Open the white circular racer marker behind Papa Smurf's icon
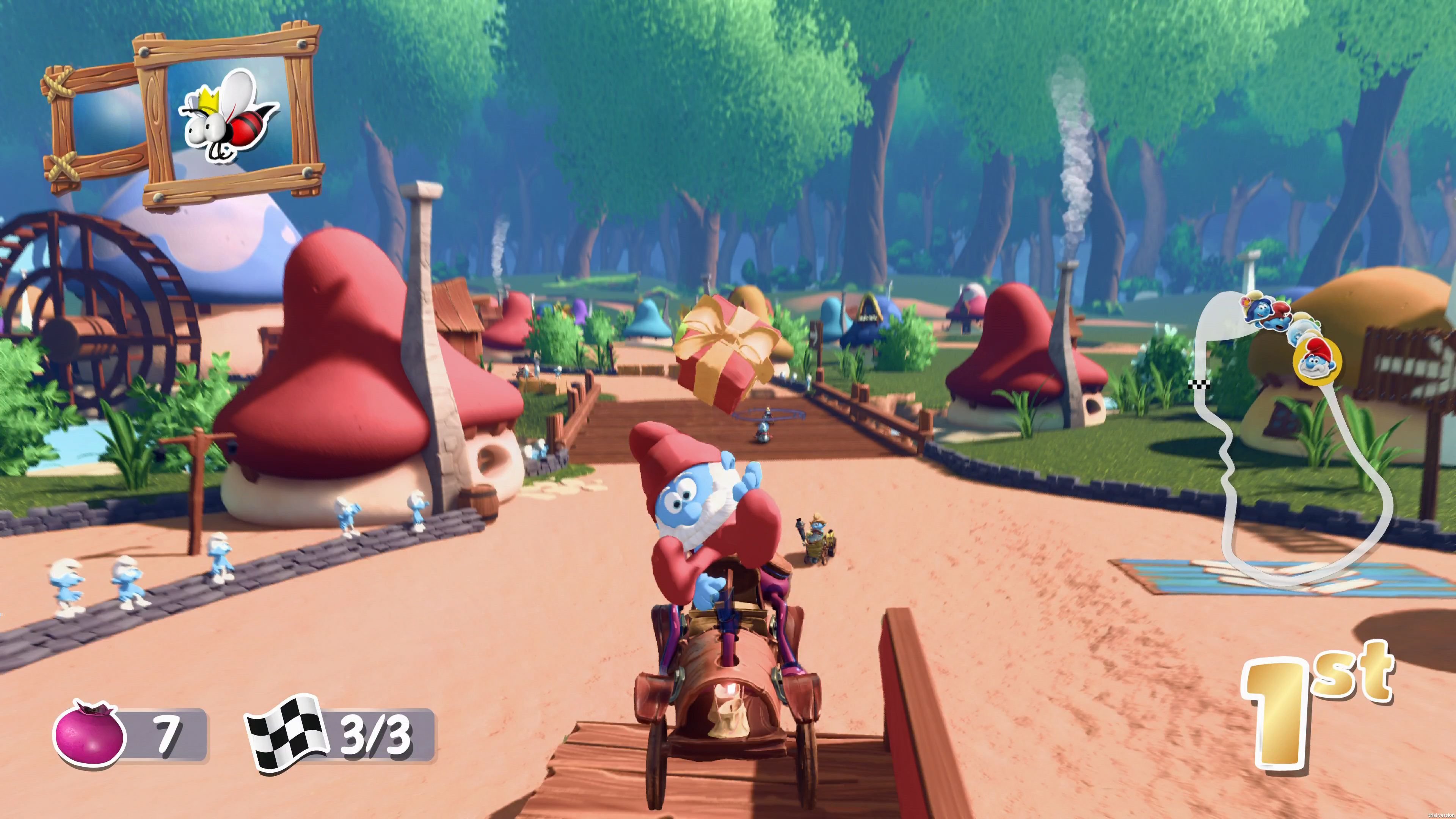The height and width of the screenshot is (819, 1456). tap(1303, 328)
